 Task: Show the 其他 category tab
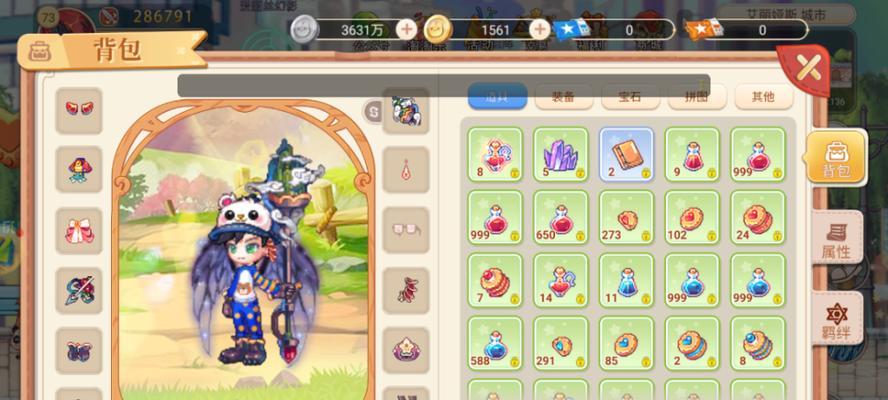763,97
